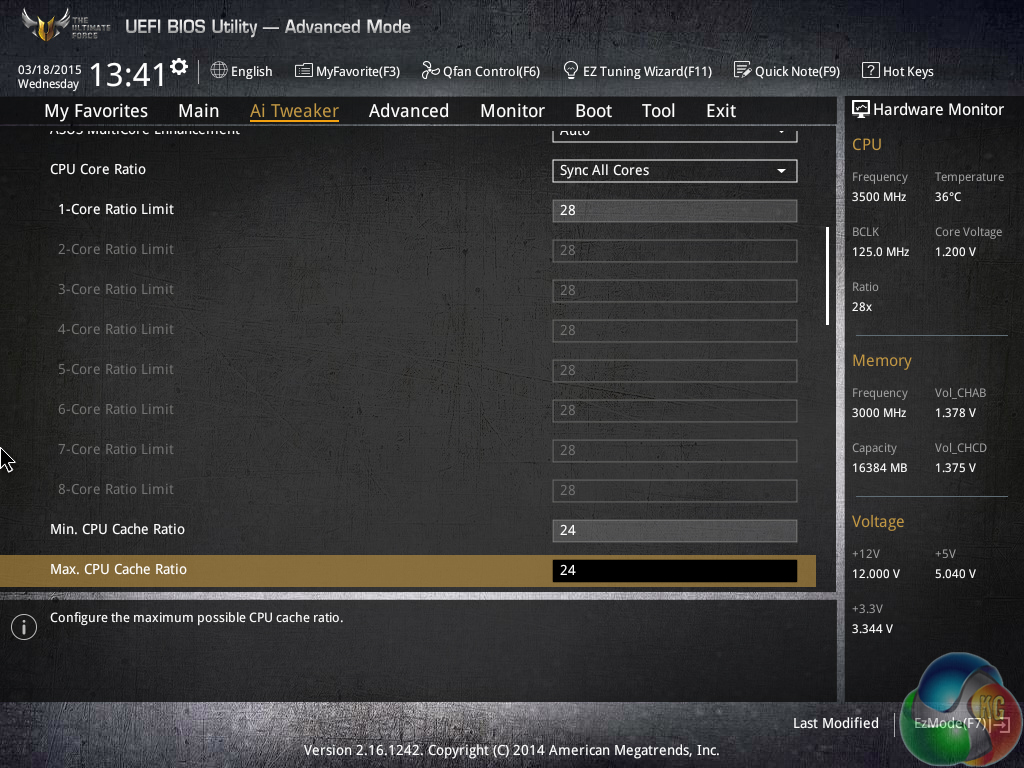Open Quick Note
The width and height of the screenshot is (1024, 768).
click(787, 71)
